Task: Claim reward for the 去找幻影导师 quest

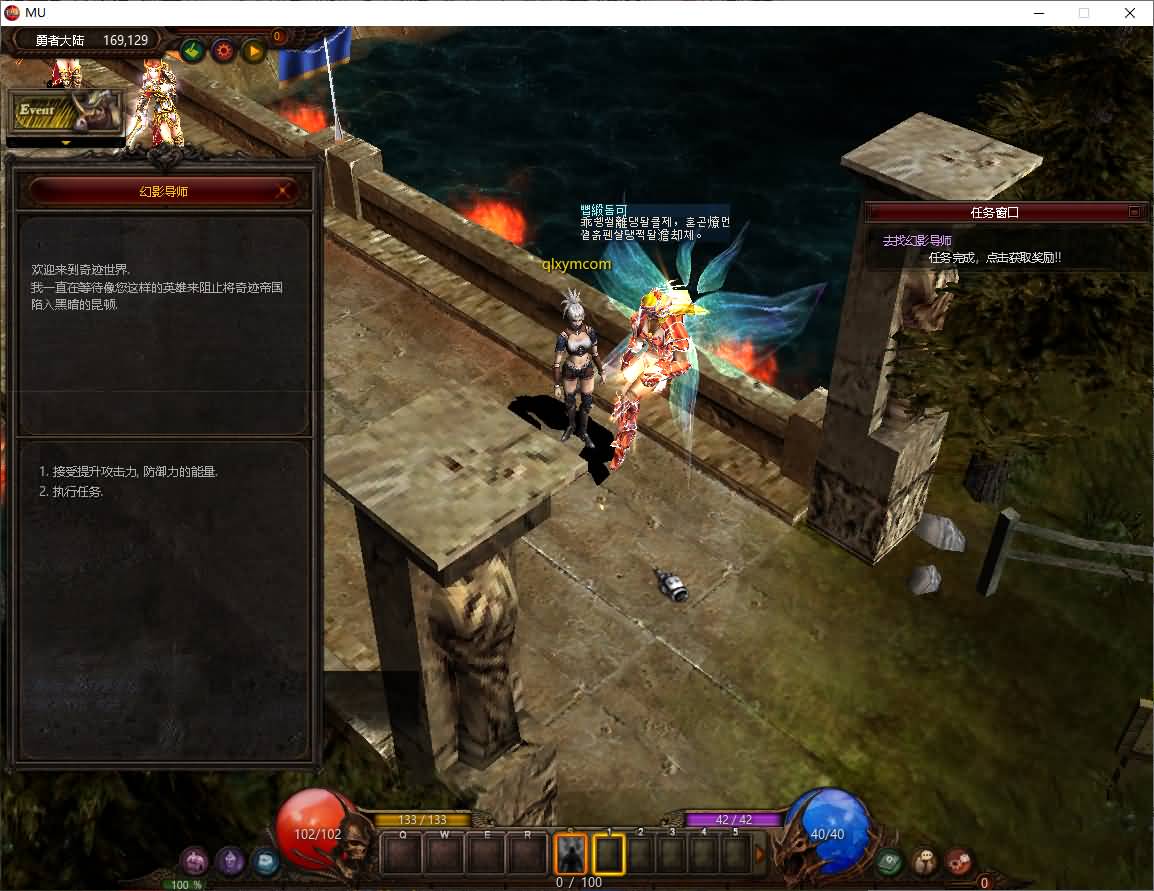Action: (994, 258)
